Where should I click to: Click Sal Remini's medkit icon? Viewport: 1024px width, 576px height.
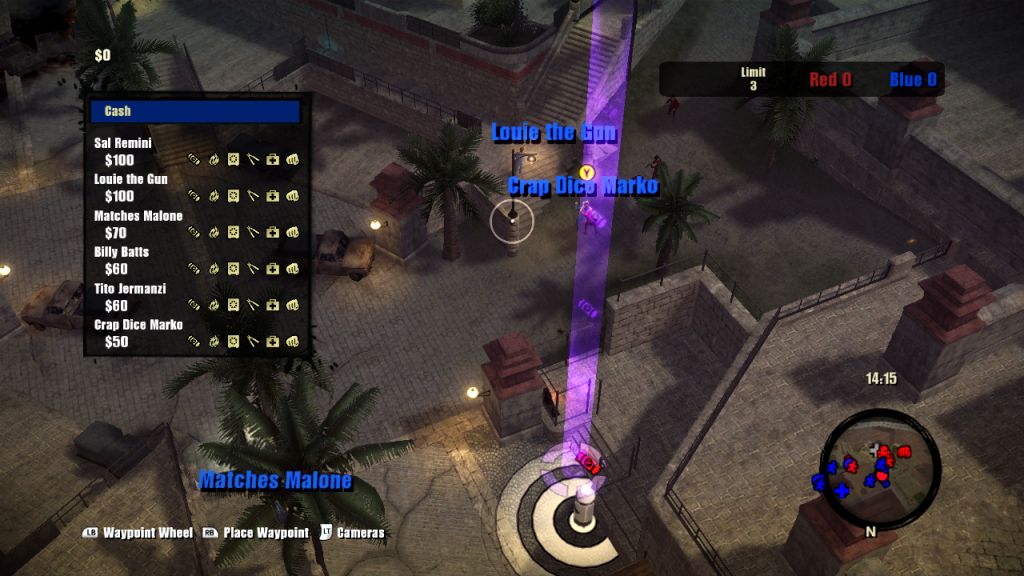[x=273, y=159]
